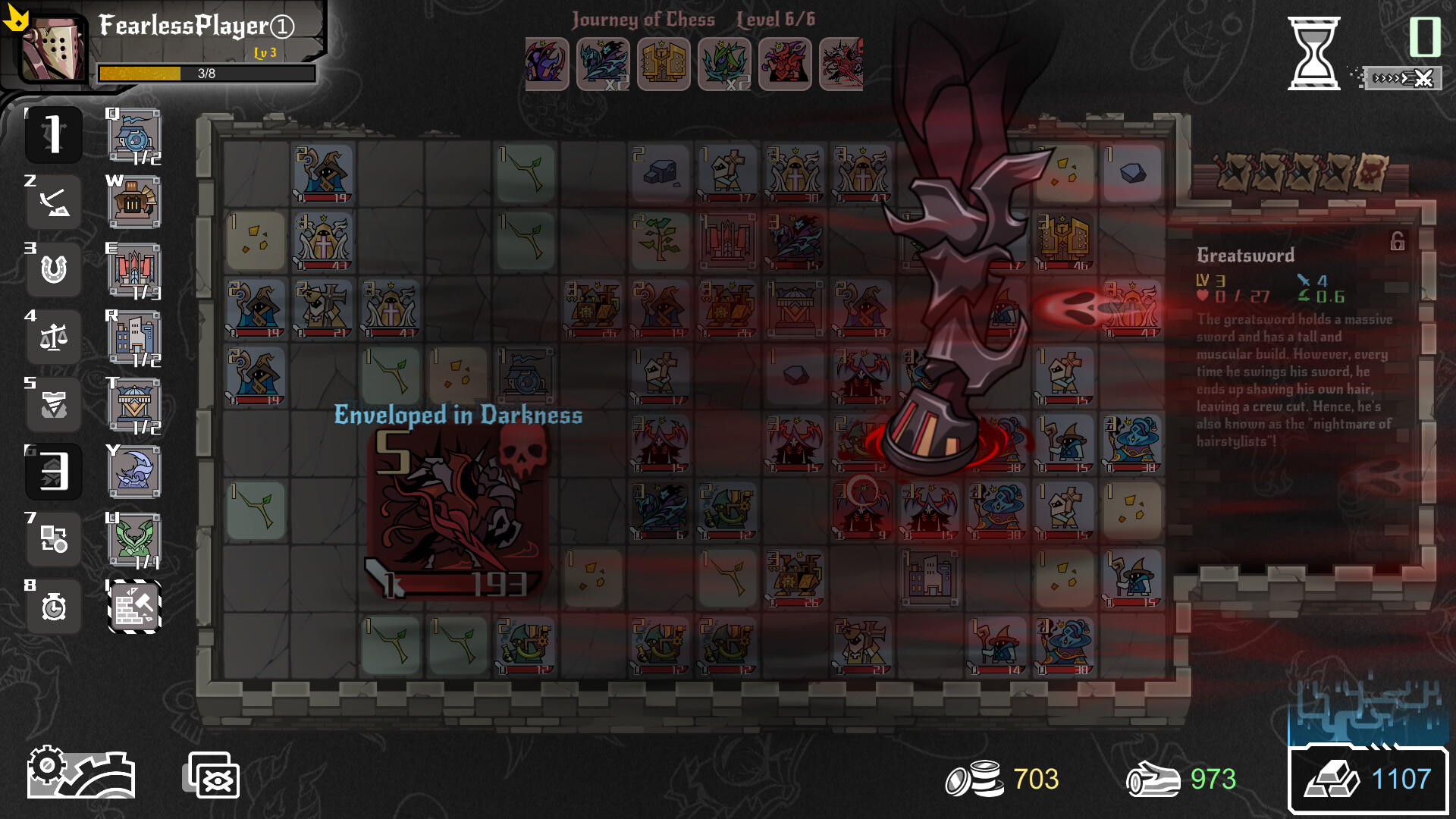Image resolution: width=1456 pixels, height=819 pixels.
Task: Click the golden armor thumbnail in the wave preview
Action: coord(664,64)
